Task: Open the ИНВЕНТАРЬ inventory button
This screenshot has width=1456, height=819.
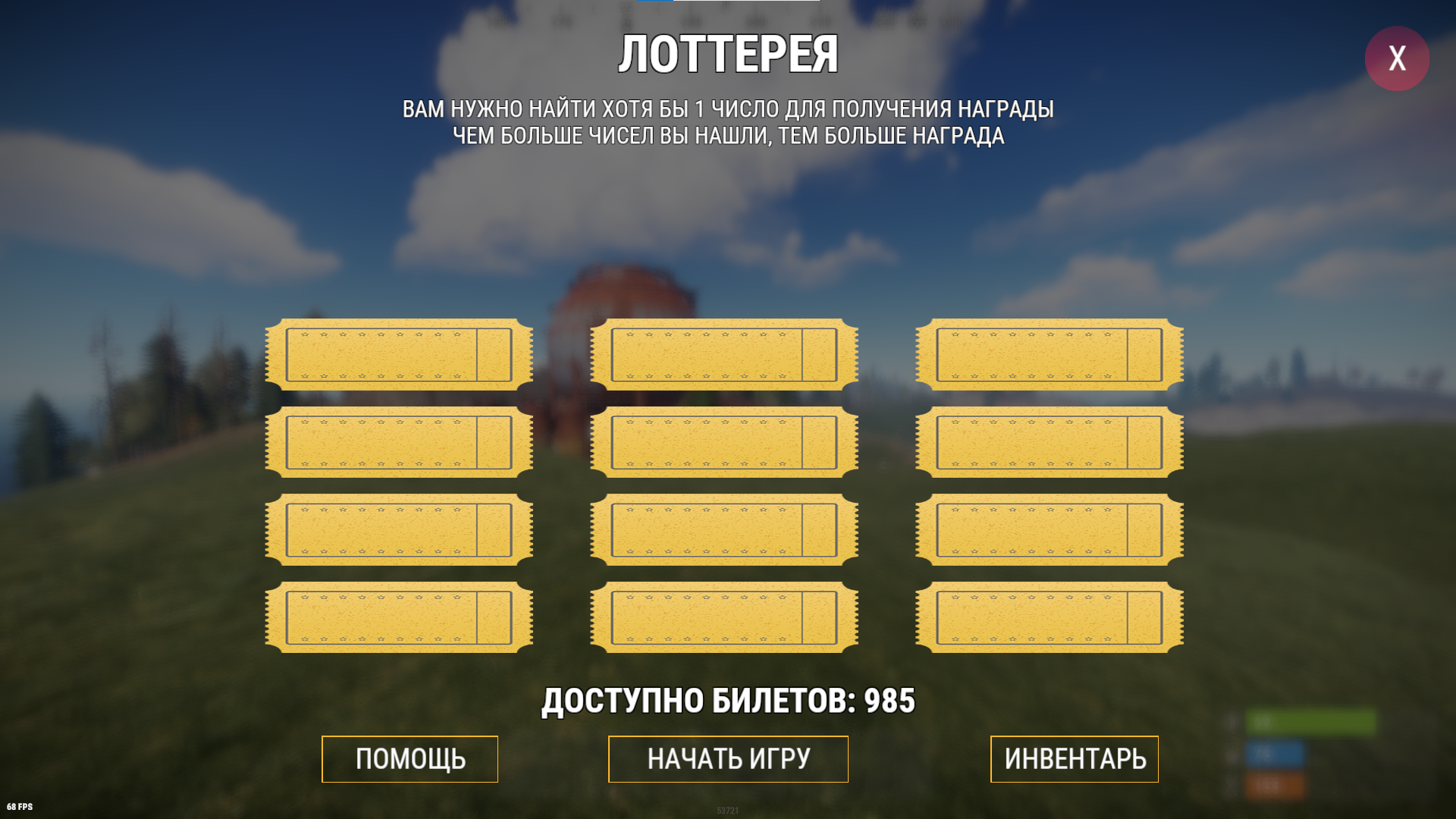Action: click(1074, 758)
